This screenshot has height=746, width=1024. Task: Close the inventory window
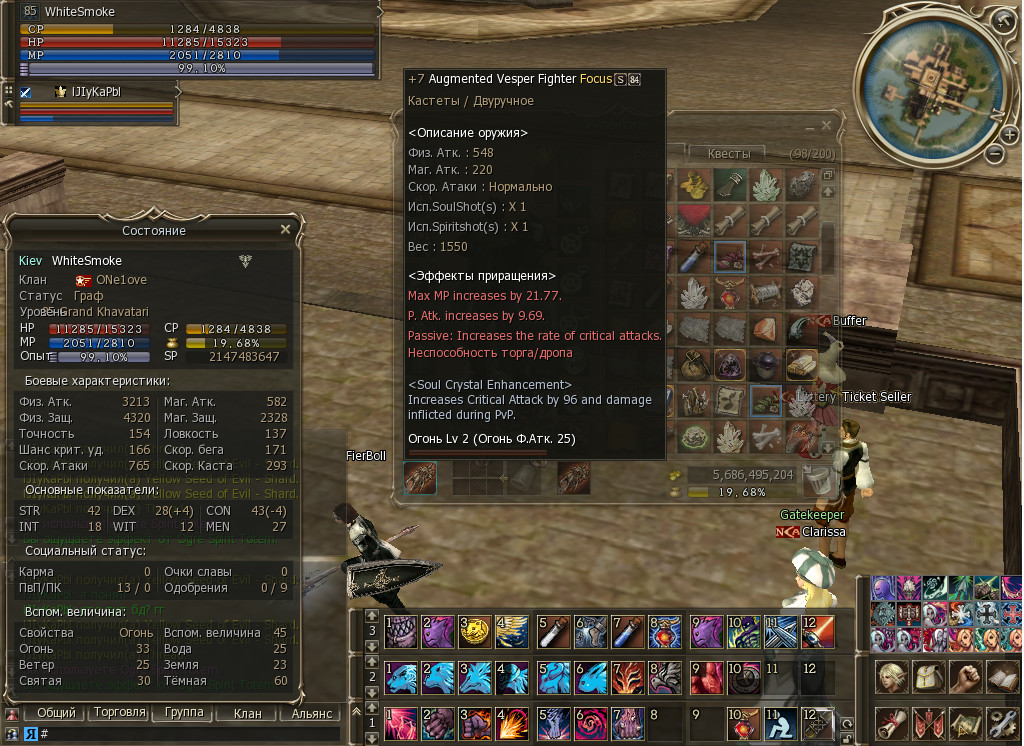[x=826, y=126]
